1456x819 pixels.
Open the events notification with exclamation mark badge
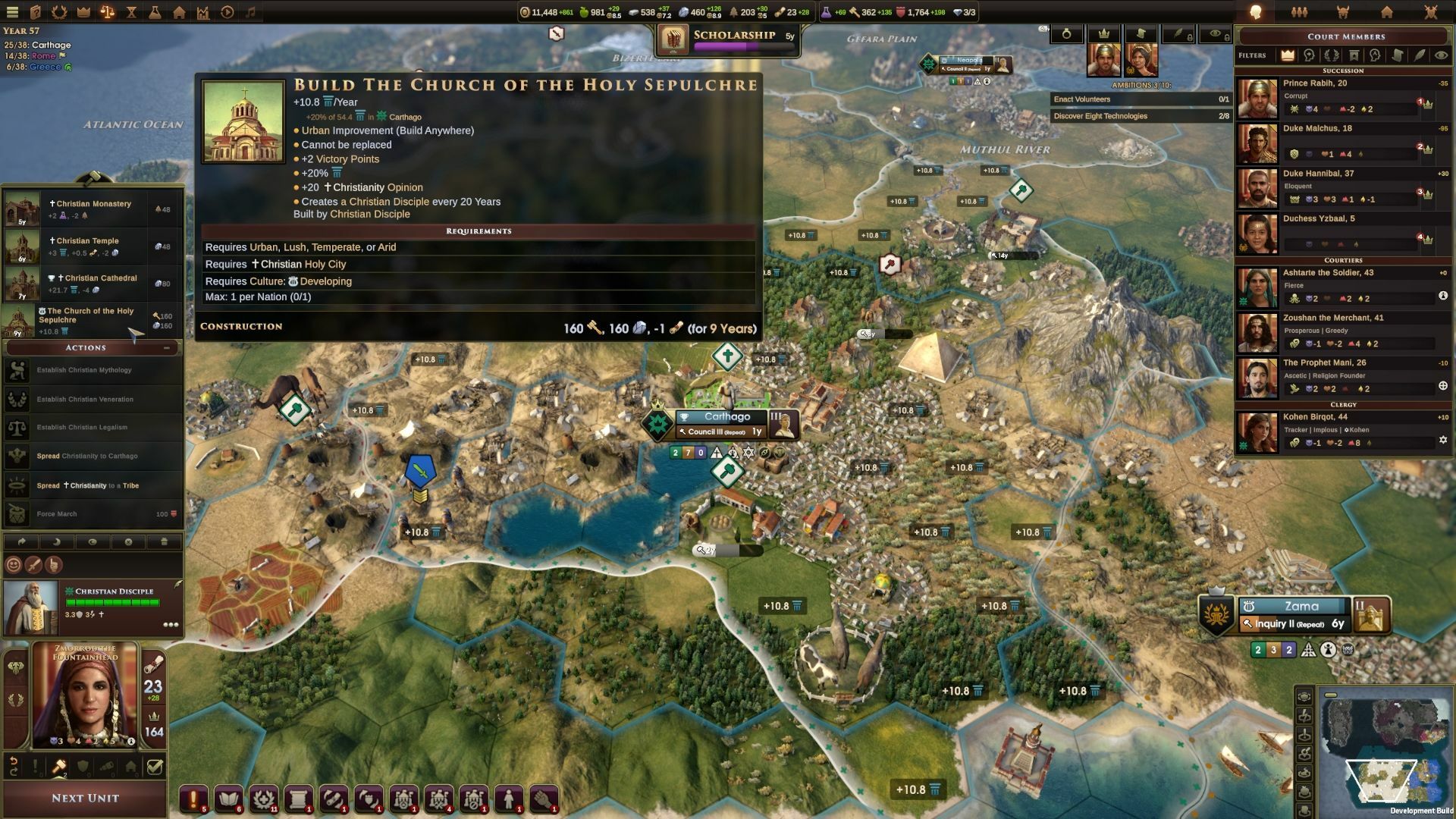(192, 799)
